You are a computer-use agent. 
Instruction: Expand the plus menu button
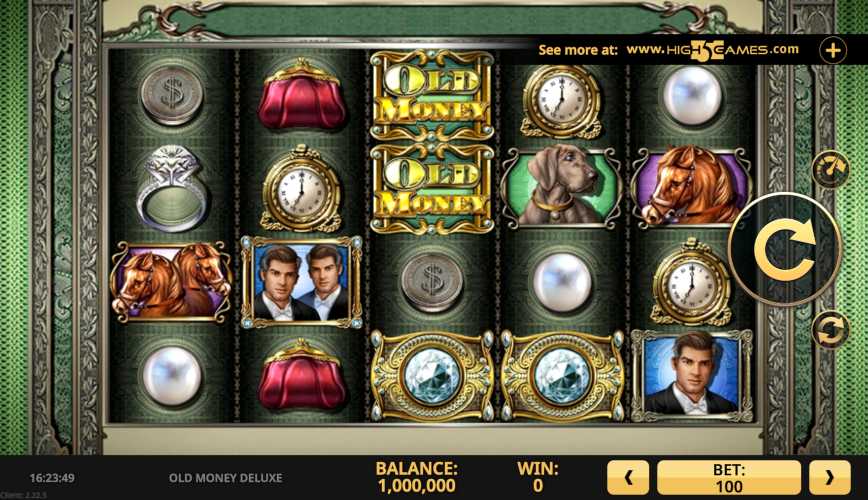pos(833,49)
